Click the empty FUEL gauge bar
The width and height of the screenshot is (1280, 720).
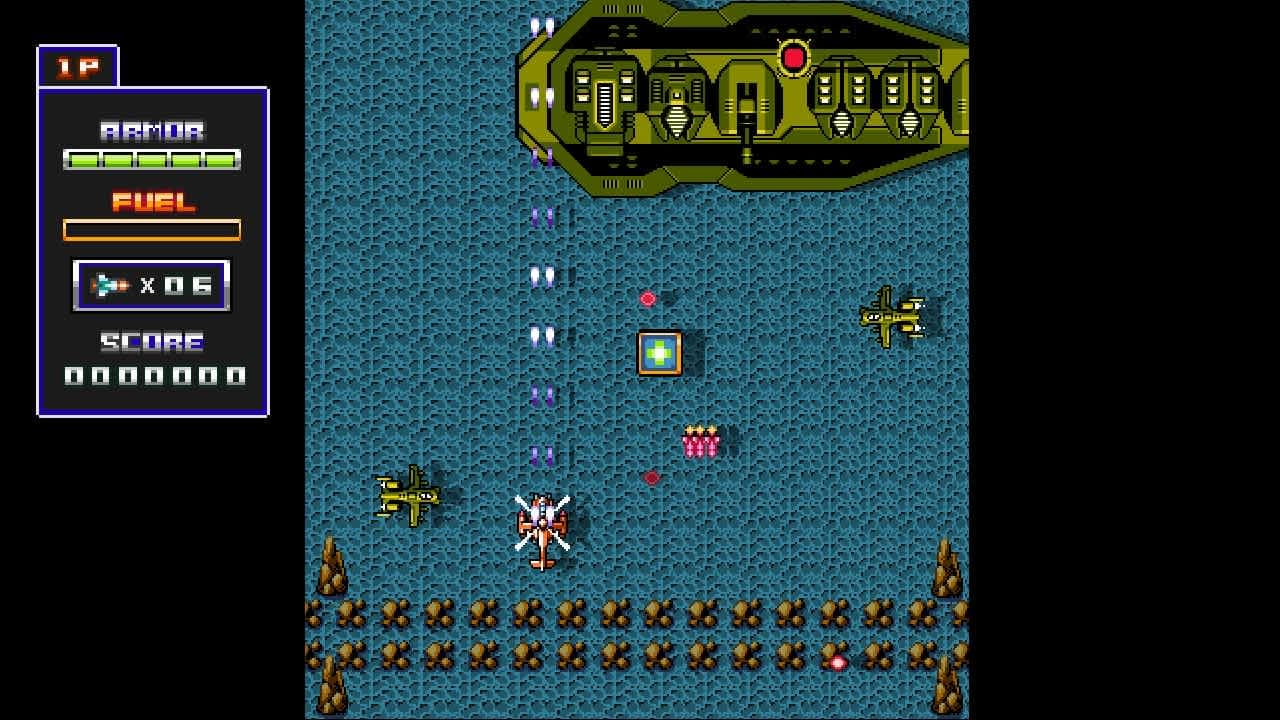pyautogui.click(x=151, y=230)
